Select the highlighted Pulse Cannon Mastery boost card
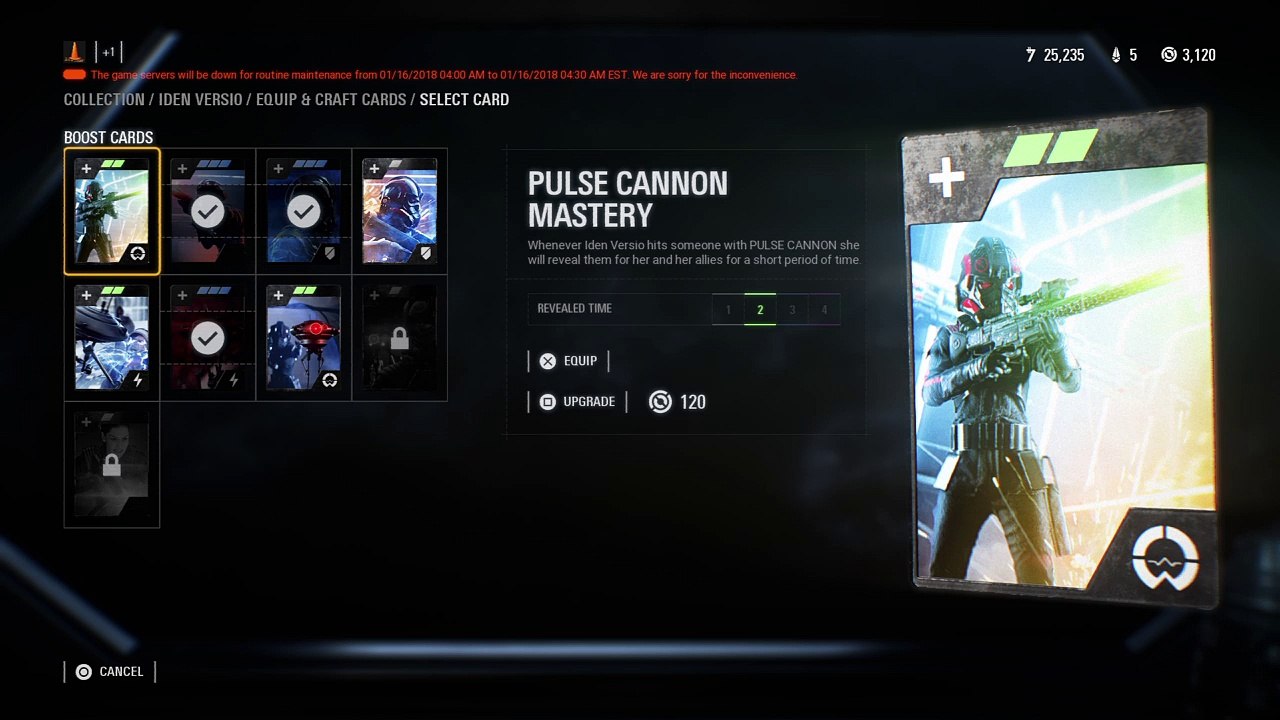Image resolution: width=1280 pixels, height=720 pixels. (112, 211)
